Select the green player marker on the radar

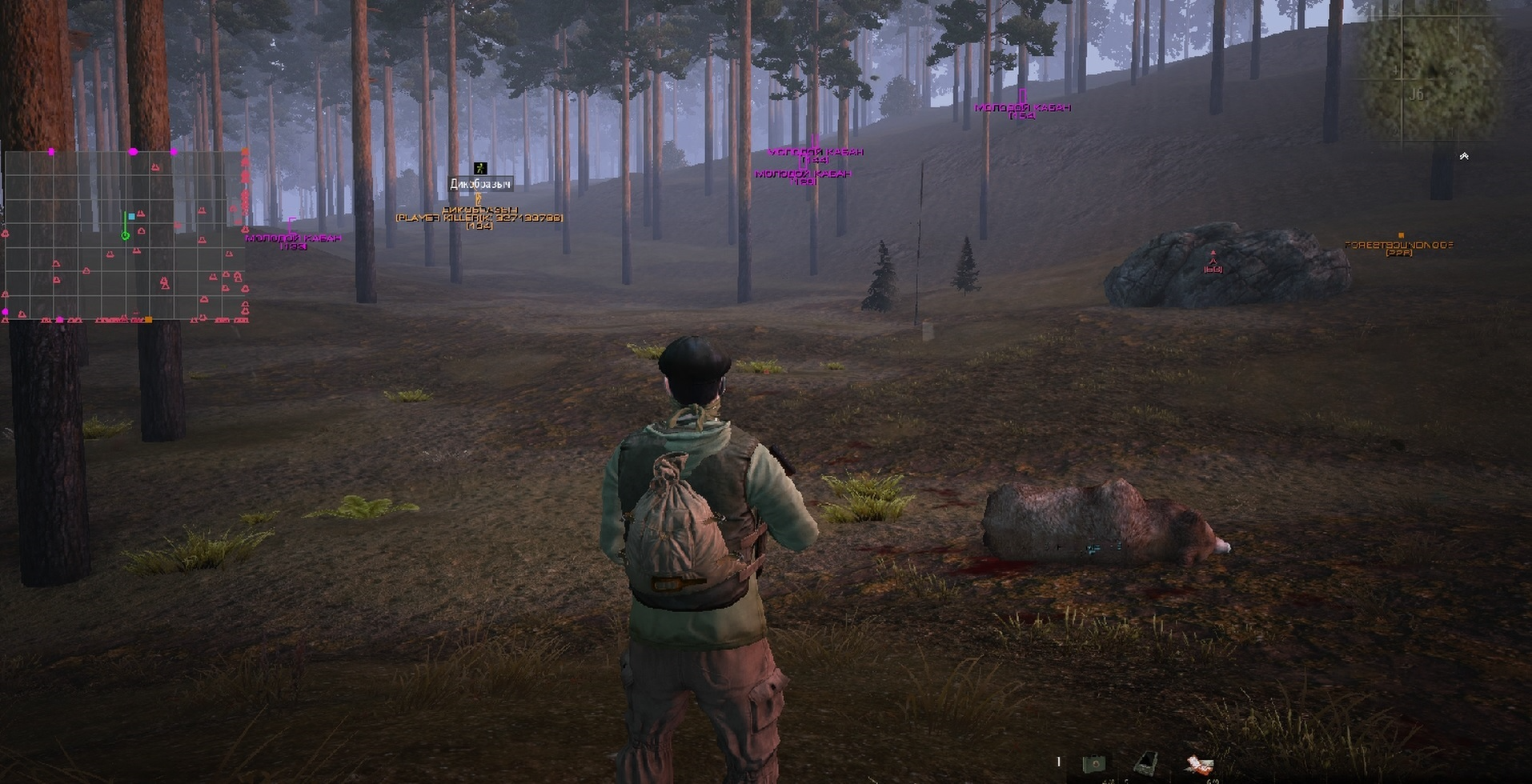(125, 235)
